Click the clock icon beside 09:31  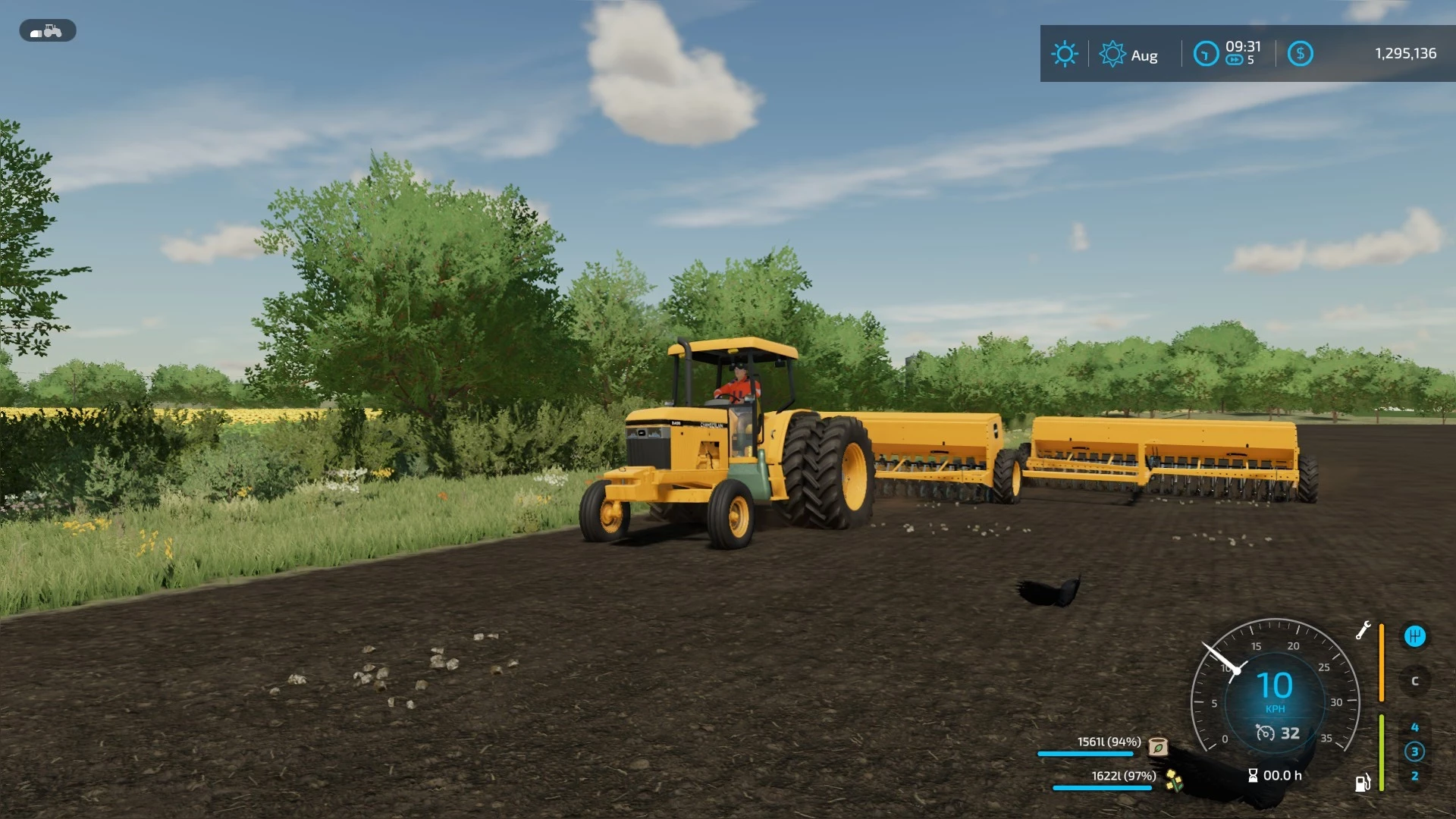coord(1205,52)
